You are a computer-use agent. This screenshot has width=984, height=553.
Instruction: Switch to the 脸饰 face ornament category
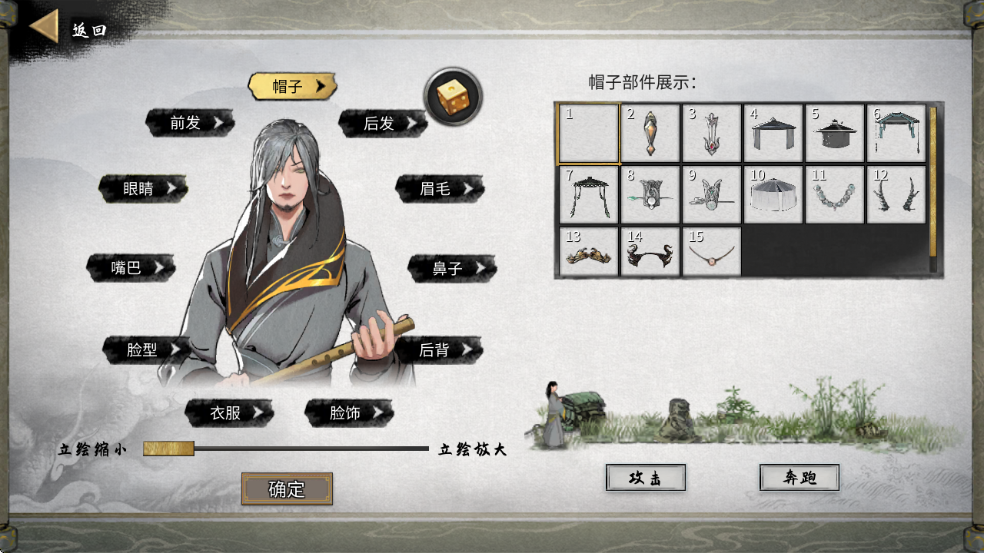tap(348, 411)
